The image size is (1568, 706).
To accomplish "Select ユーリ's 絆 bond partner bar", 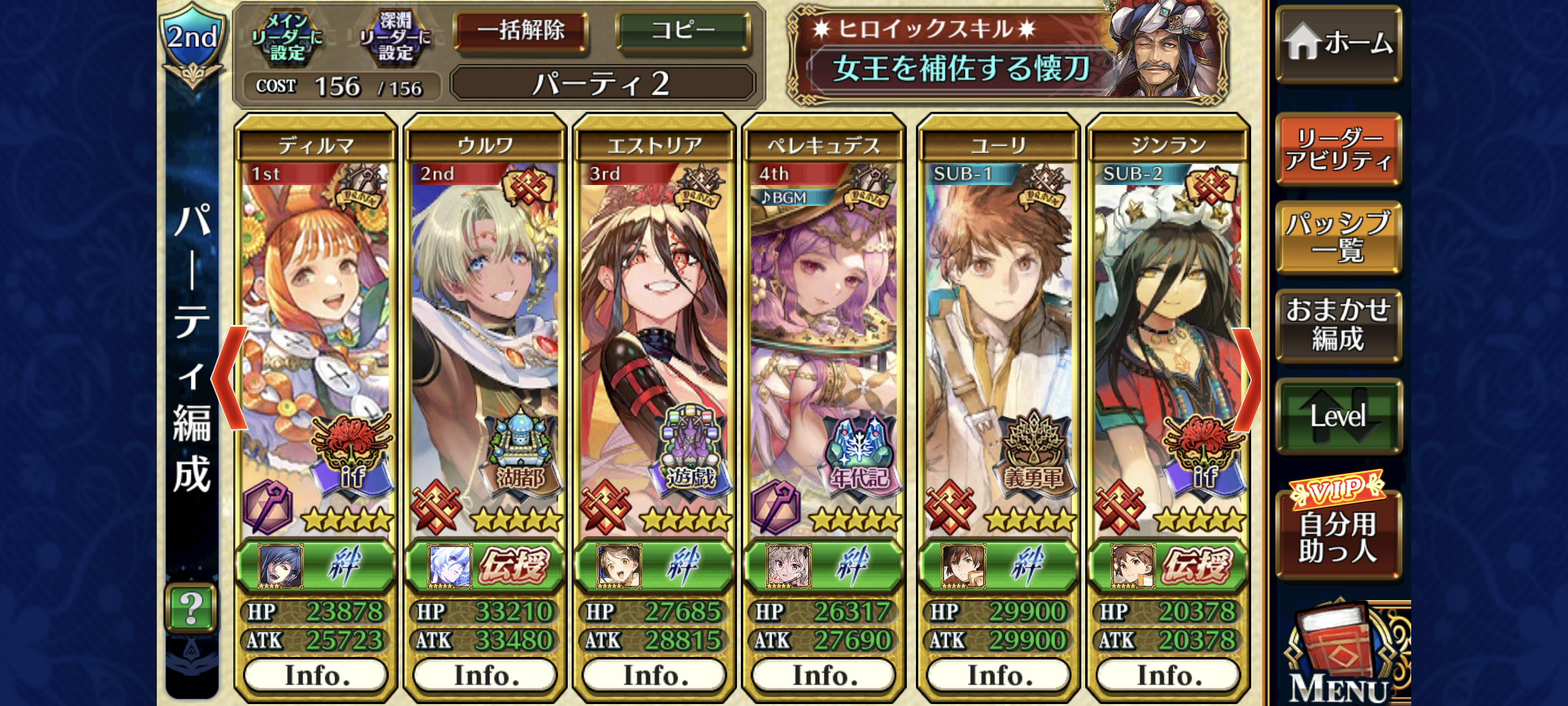I will pos(998,566).
